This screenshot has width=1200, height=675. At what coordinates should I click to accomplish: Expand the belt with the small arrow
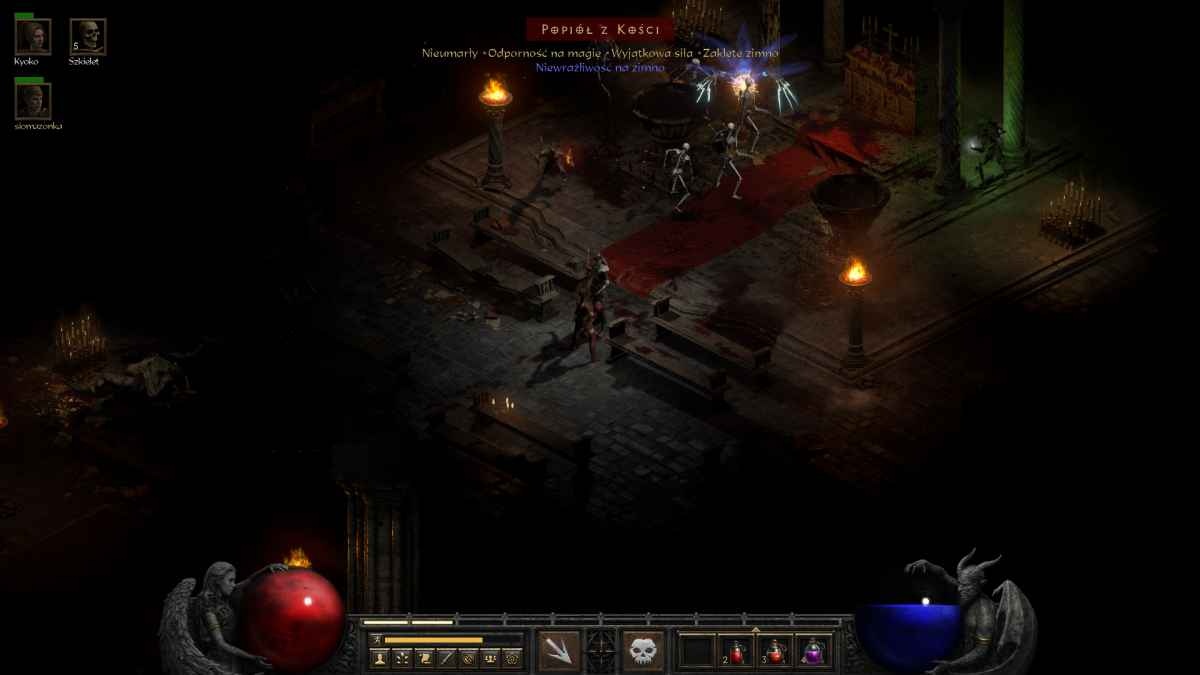click(755, 630)
